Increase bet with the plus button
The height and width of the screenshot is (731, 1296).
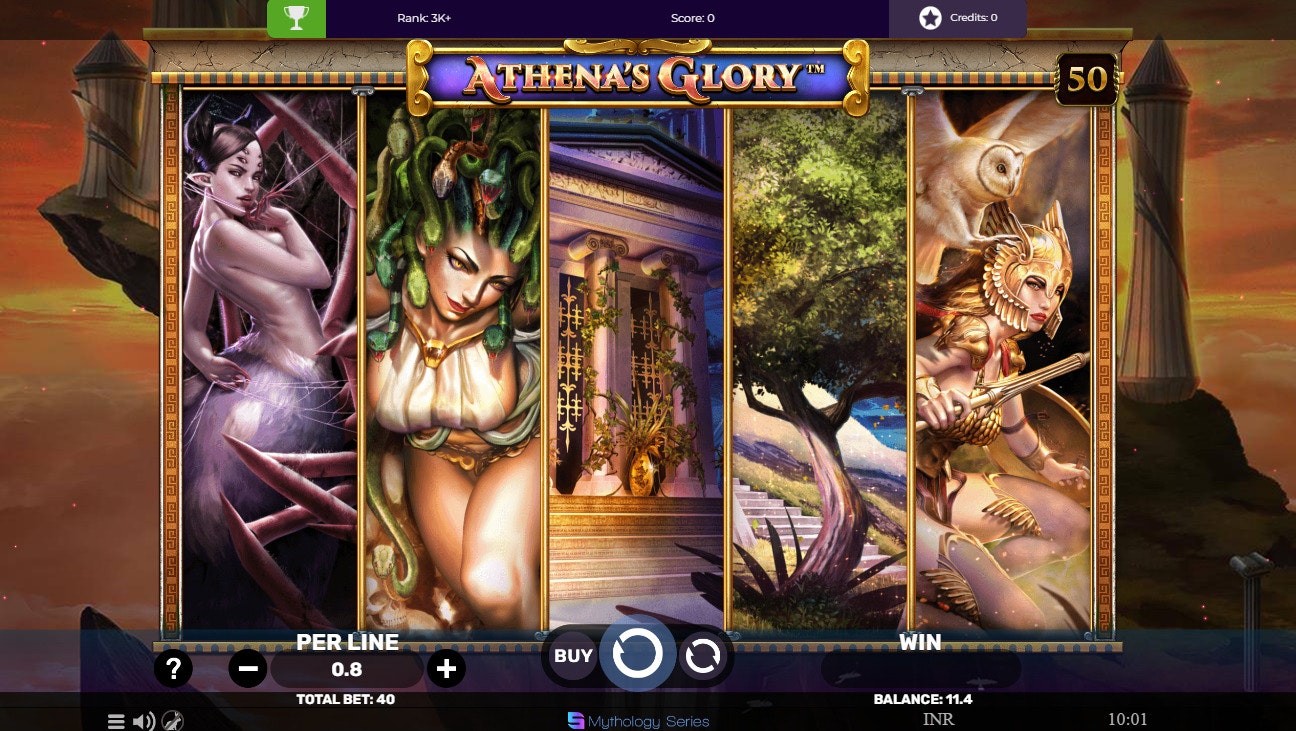pyautogui.click(x=446, y=668)
